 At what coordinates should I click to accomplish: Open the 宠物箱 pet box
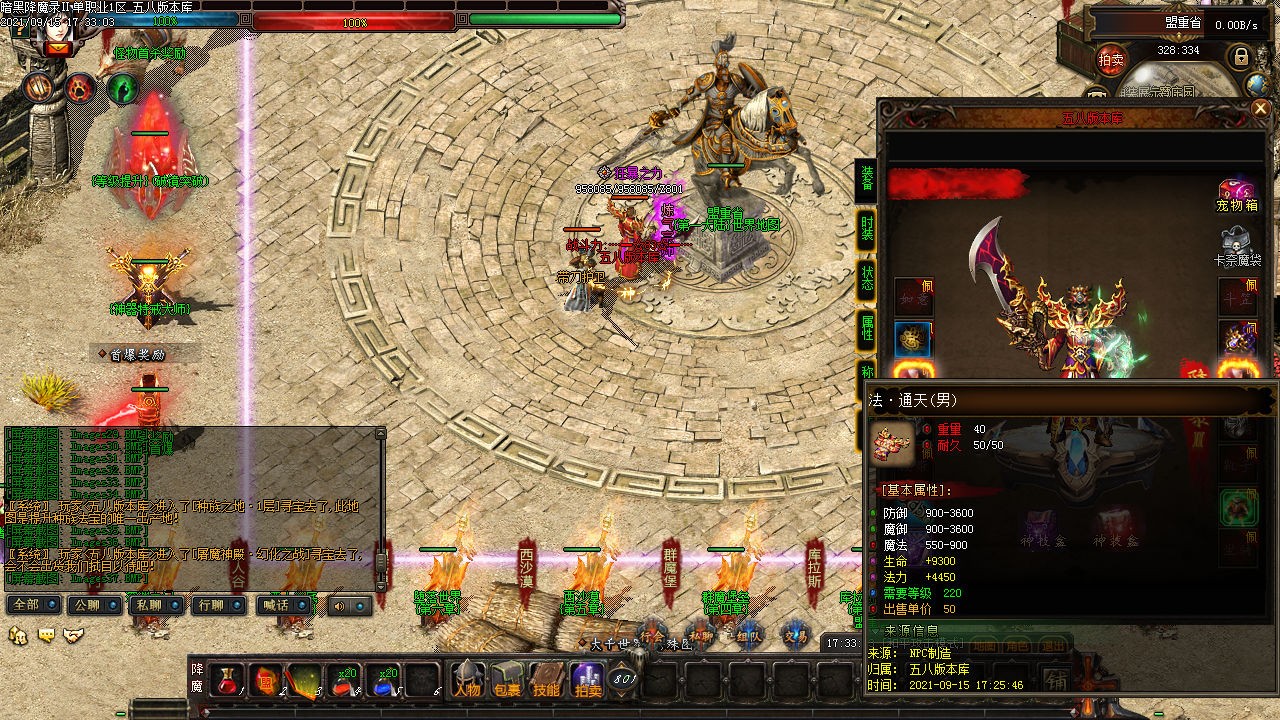pos(1237,195)
